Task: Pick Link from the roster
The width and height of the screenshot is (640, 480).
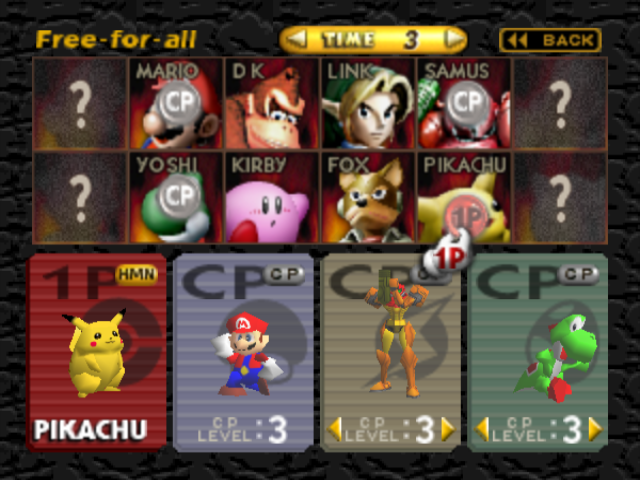Action: coord(367,103)
